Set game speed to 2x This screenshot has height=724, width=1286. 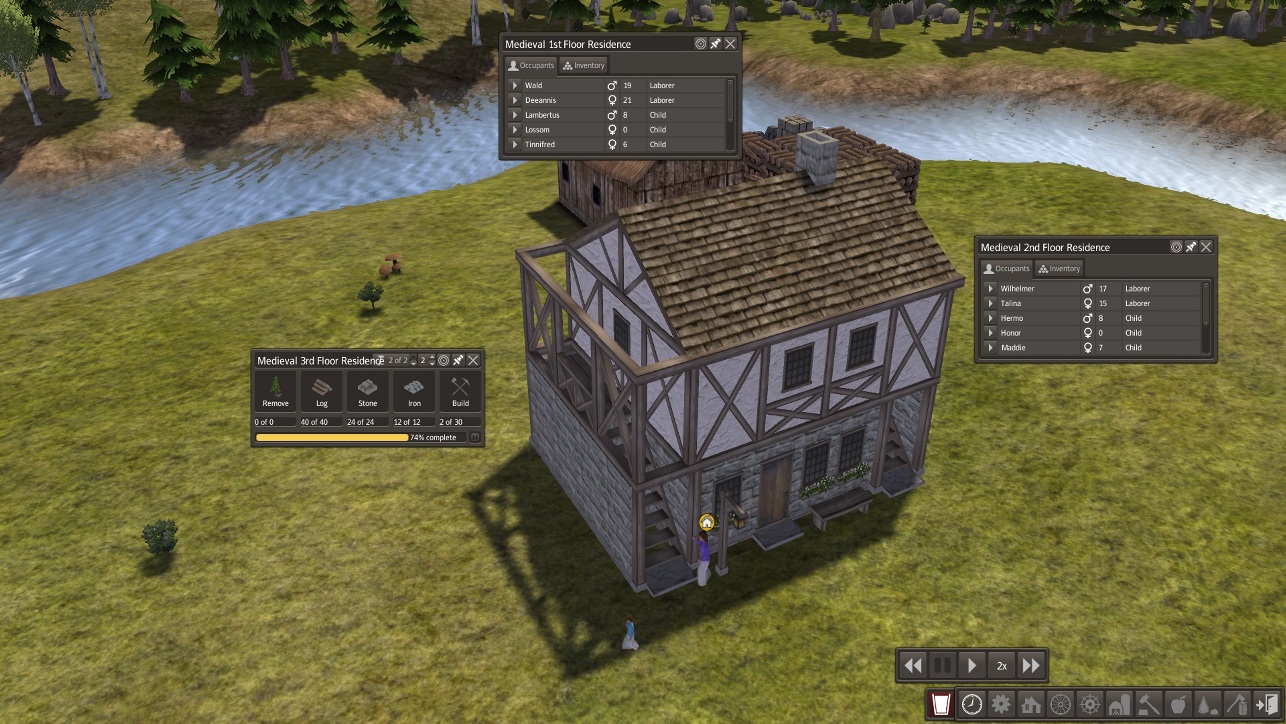(1001, 665)
